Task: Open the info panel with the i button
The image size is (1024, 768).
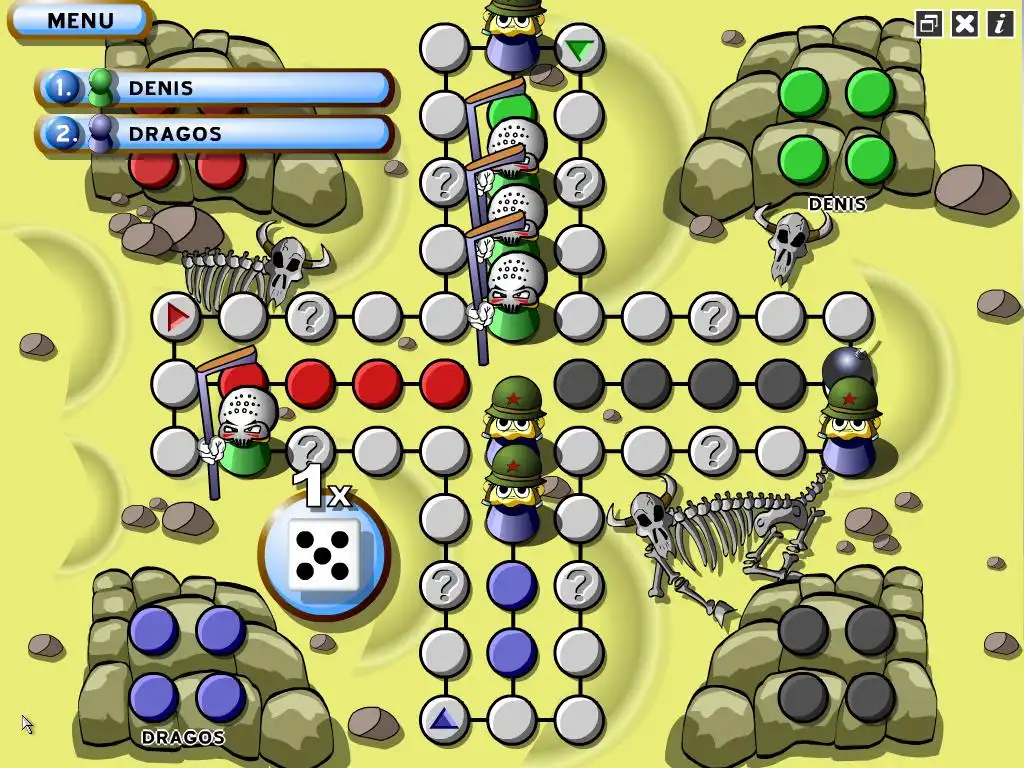Action: [x=1000, y=24]
